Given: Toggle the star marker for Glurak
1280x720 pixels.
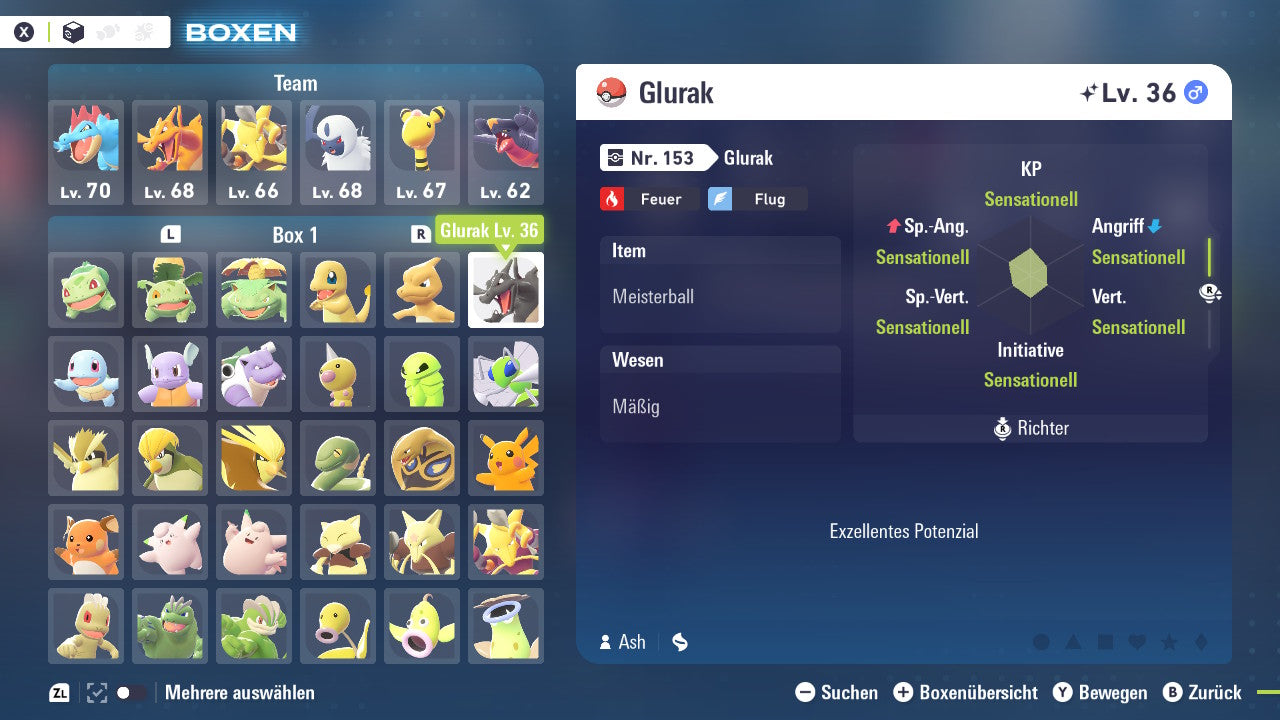Looking at the screenshot, I should click(1168, 642).
